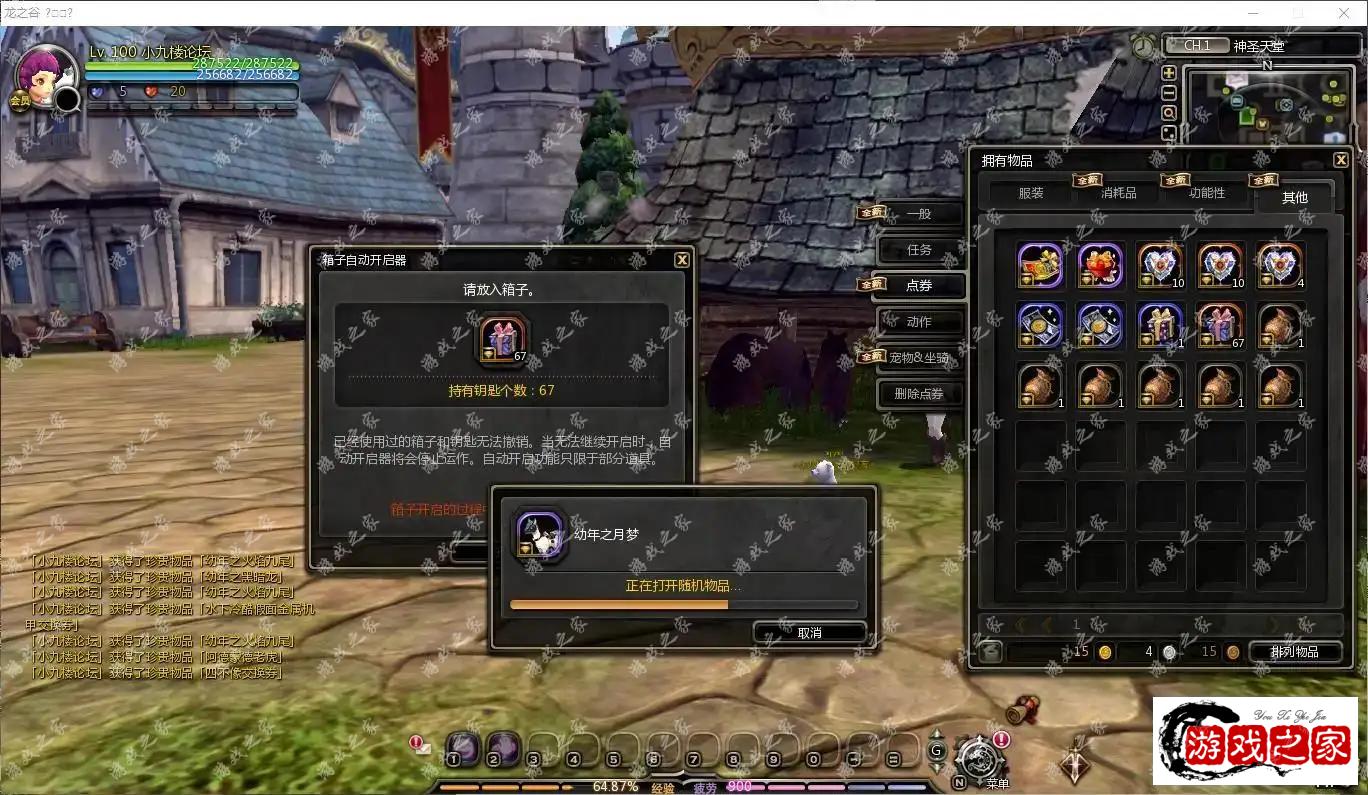The width and height of the screenshot is (1368, 795).
Task: Select the 功能性 functional tab
Action: (x=1206, y=193)
